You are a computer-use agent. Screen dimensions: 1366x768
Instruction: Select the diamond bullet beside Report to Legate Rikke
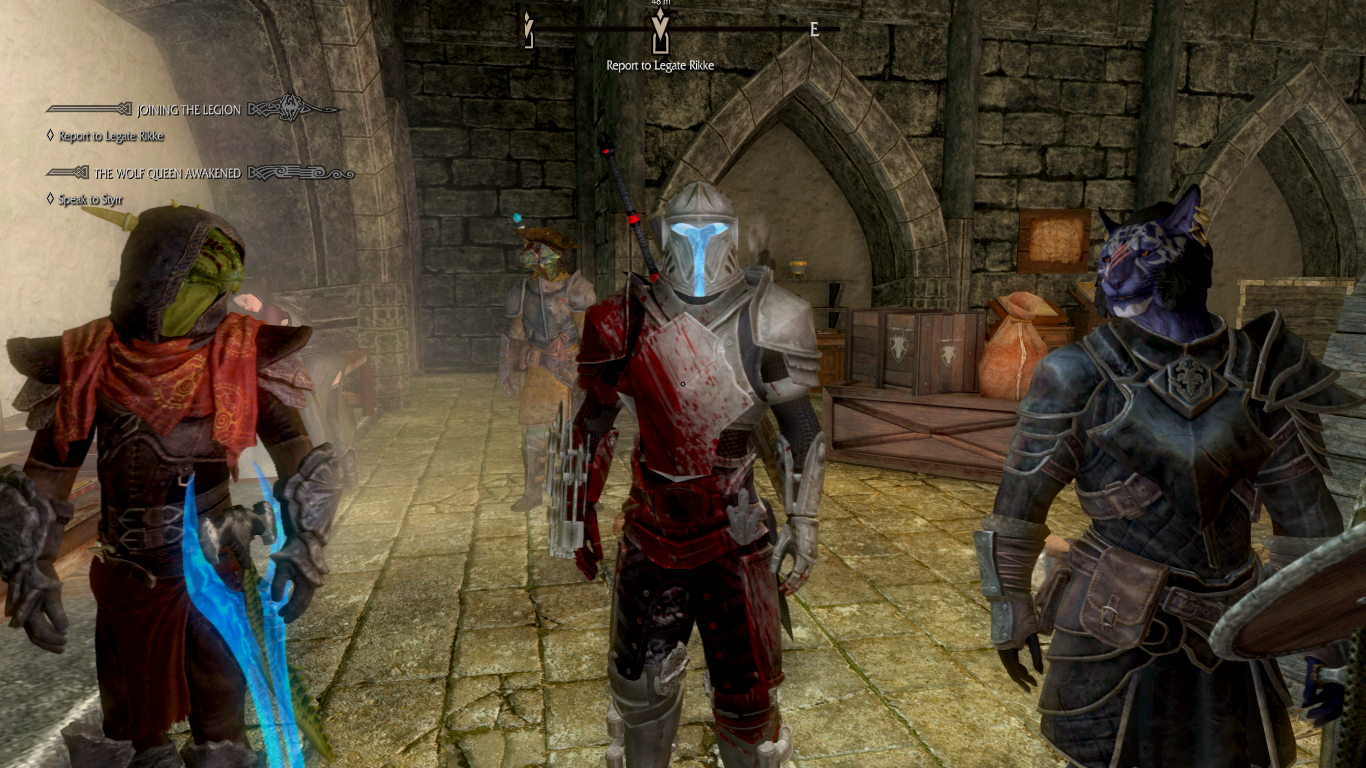pos(50,137)
